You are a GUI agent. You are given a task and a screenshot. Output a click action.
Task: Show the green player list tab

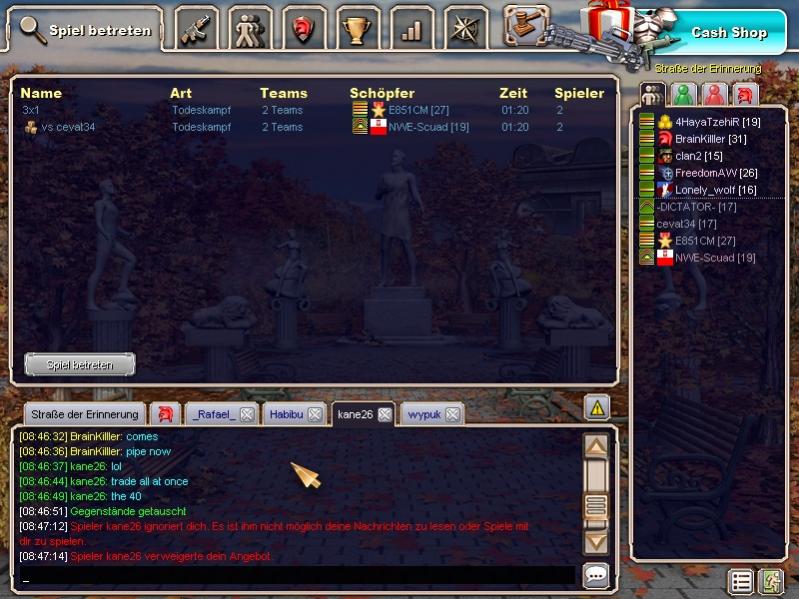[x=683, y=95]
